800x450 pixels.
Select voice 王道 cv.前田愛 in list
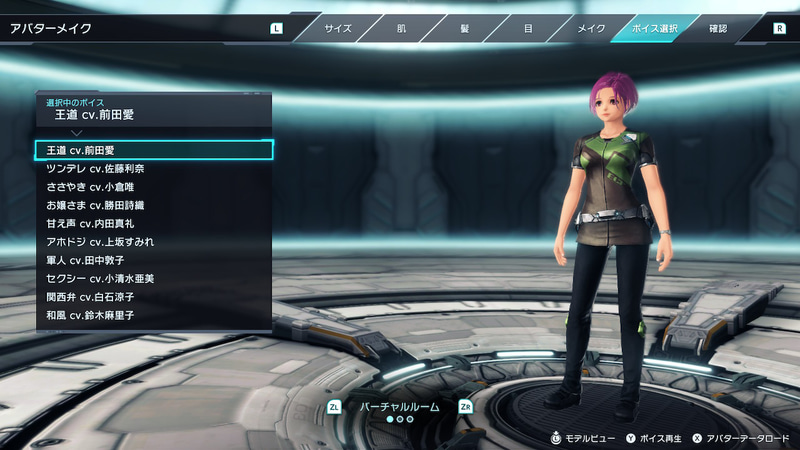pyautogui.click(x=154, y=150)
